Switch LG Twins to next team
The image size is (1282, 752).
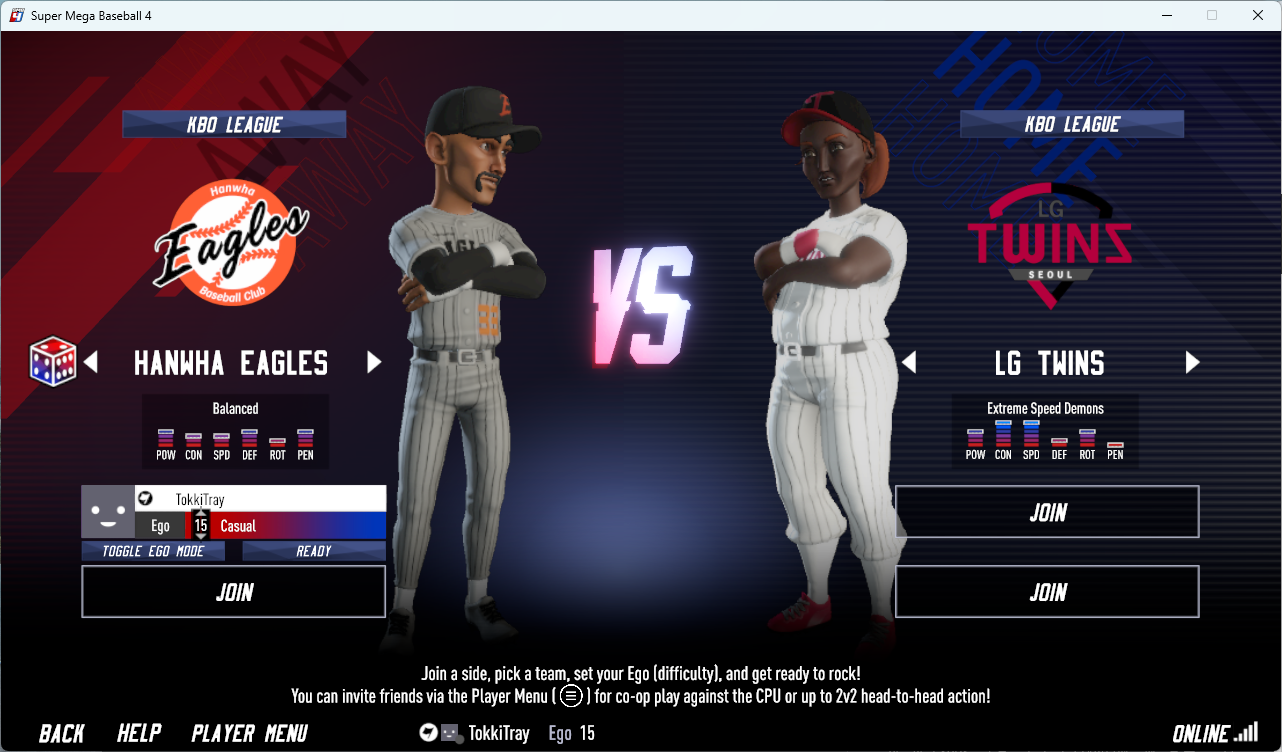(1192, 362)
